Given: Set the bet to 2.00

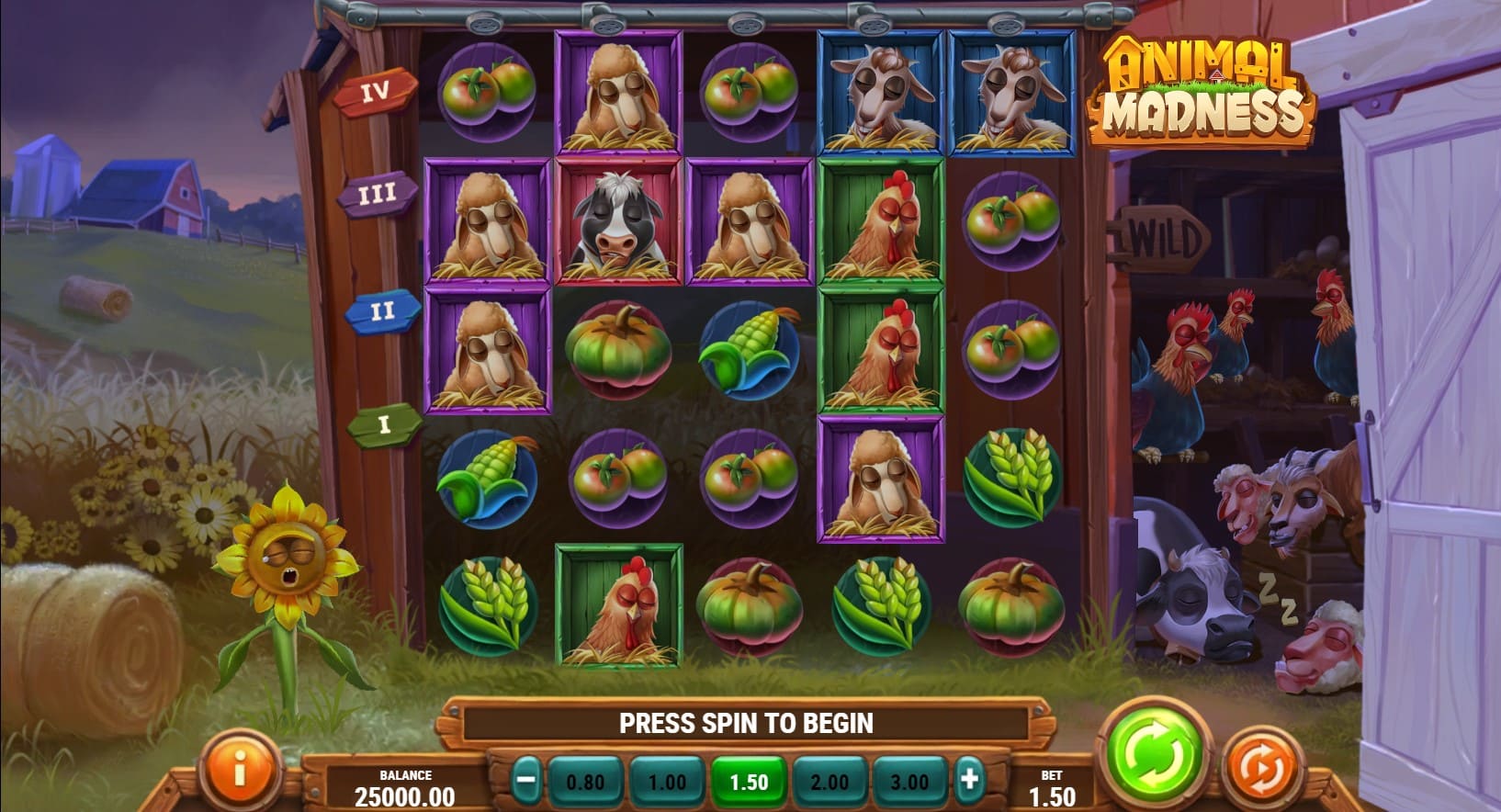Looking at the screenshot, I should pyautogui.click(x=829, y=782).
